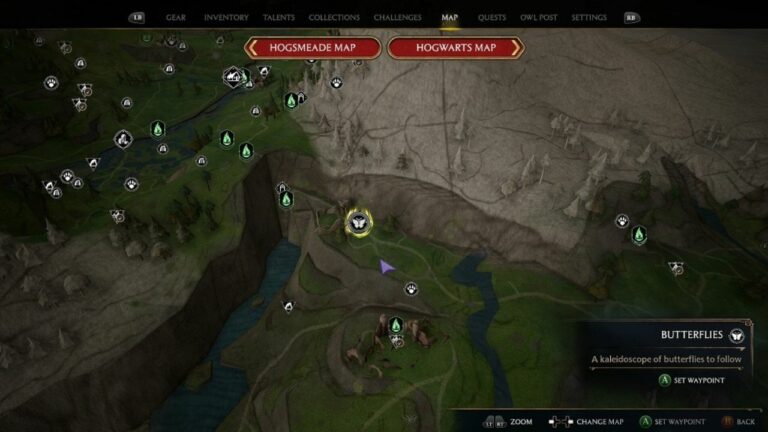Viewport: 768px width, 432px height.
Task: Switch to the Inventory tab
Action: [x=226, y=18]
